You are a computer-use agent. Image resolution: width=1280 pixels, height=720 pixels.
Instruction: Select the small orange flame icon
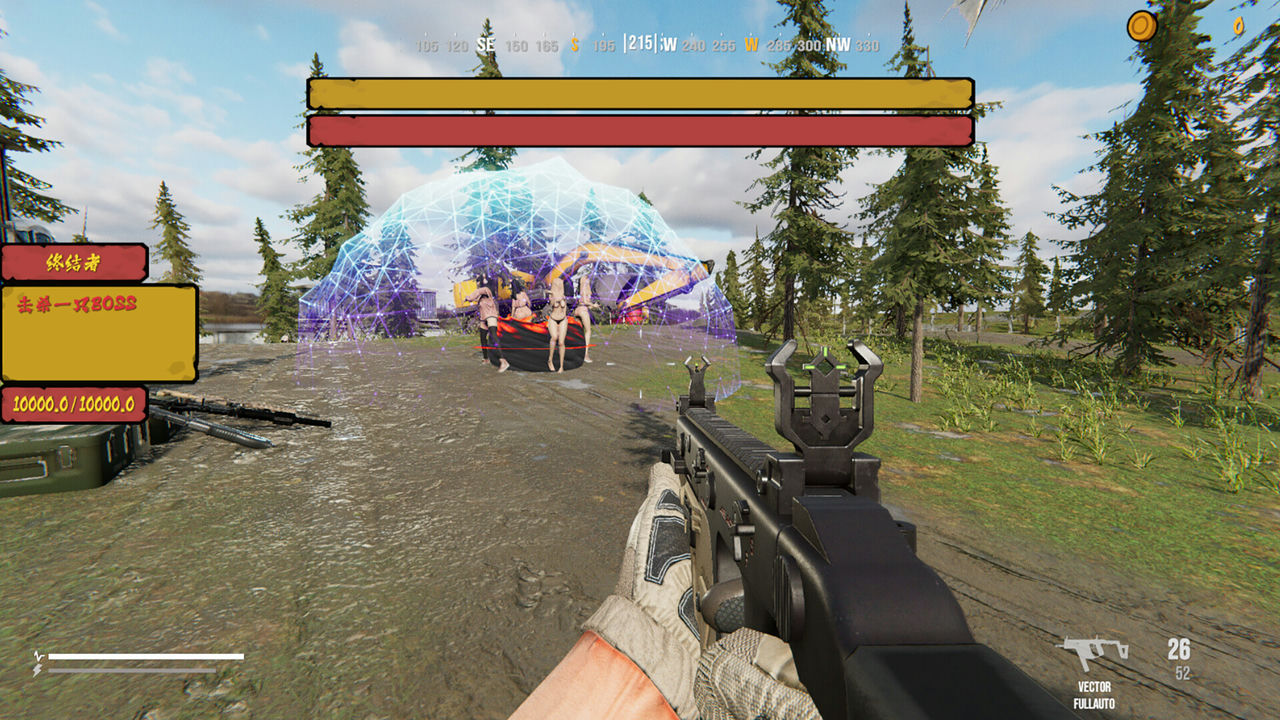click(1238, 26)
